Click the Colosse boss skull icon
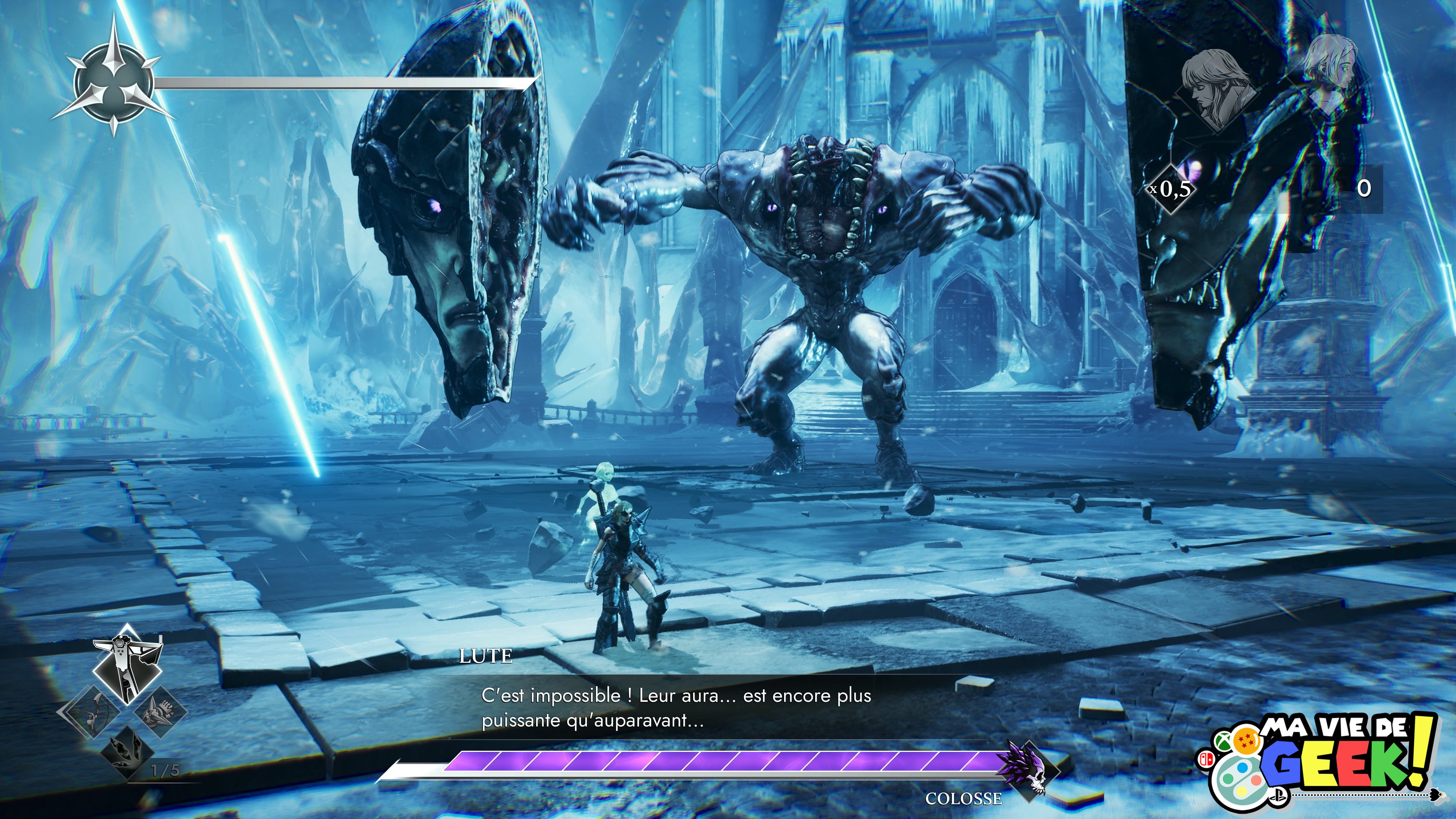The image size is (1456, 819). 1028,770
